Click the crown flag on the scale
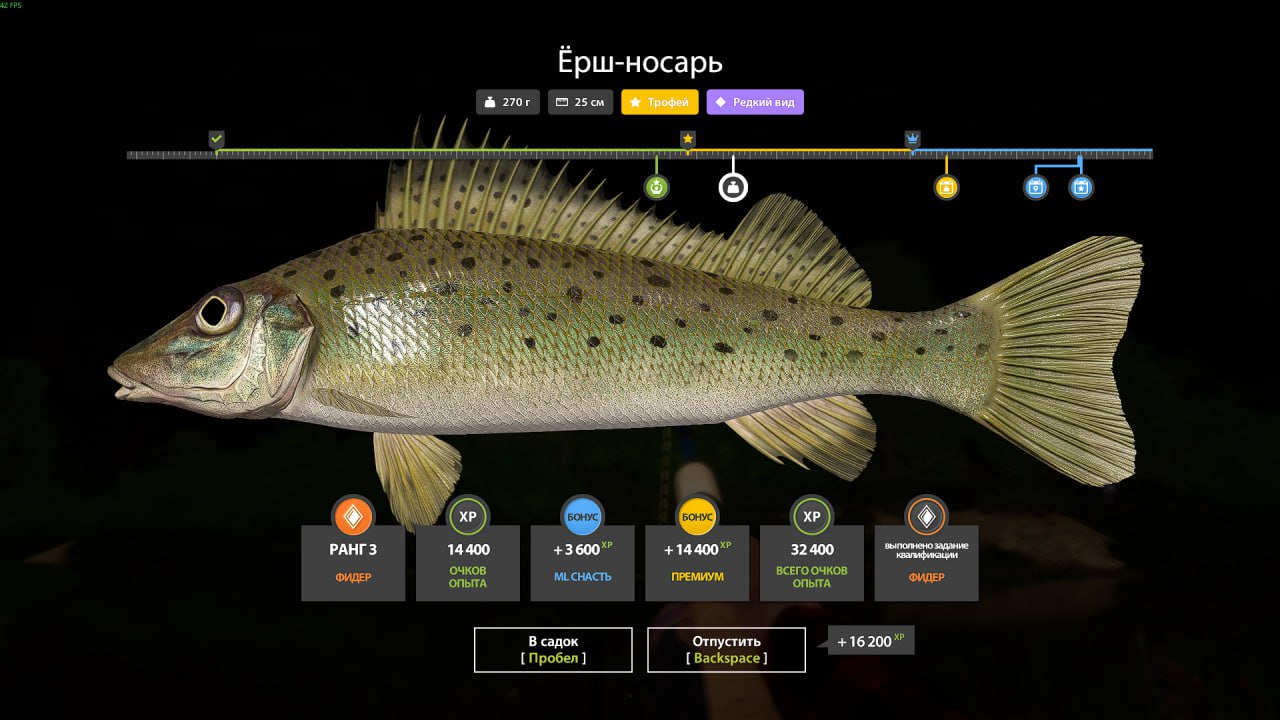1280x720 pixels. (x=912, y=139)
